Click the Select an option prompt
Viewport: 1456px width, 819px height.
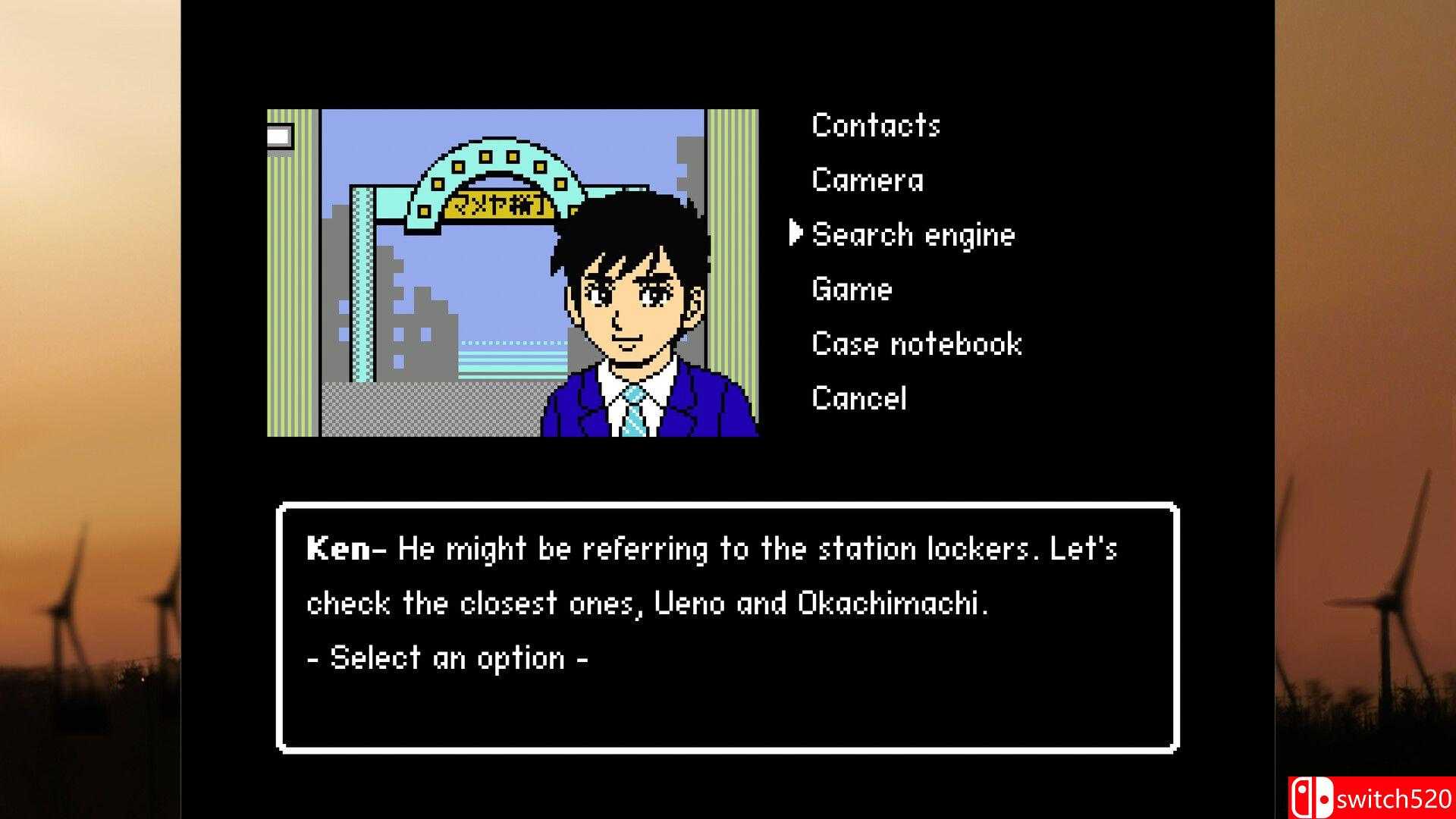[447, 658]
